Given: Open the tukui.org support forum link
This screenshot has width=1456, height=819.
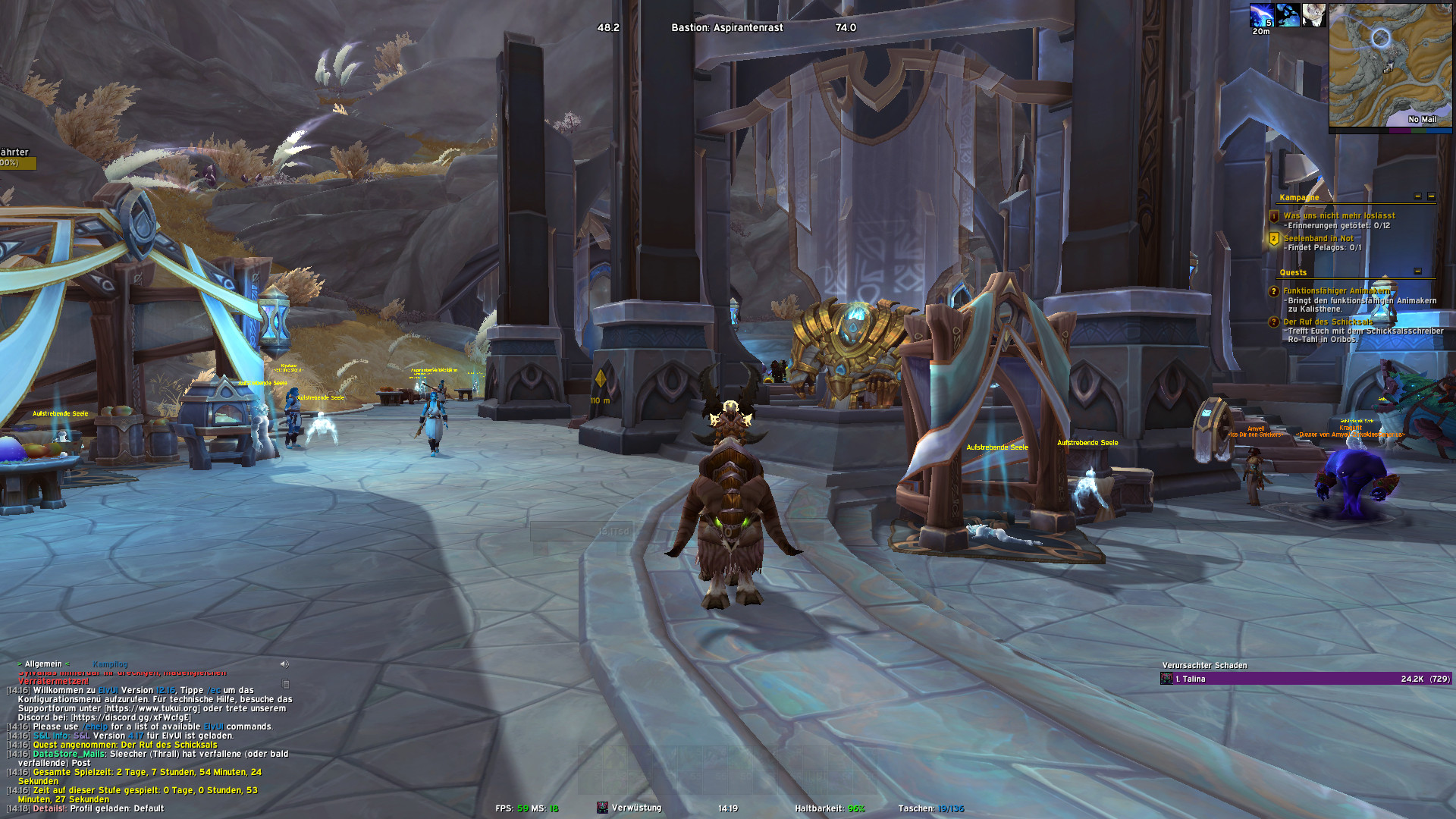Looking at the screenshot, I should pos(151,708).
